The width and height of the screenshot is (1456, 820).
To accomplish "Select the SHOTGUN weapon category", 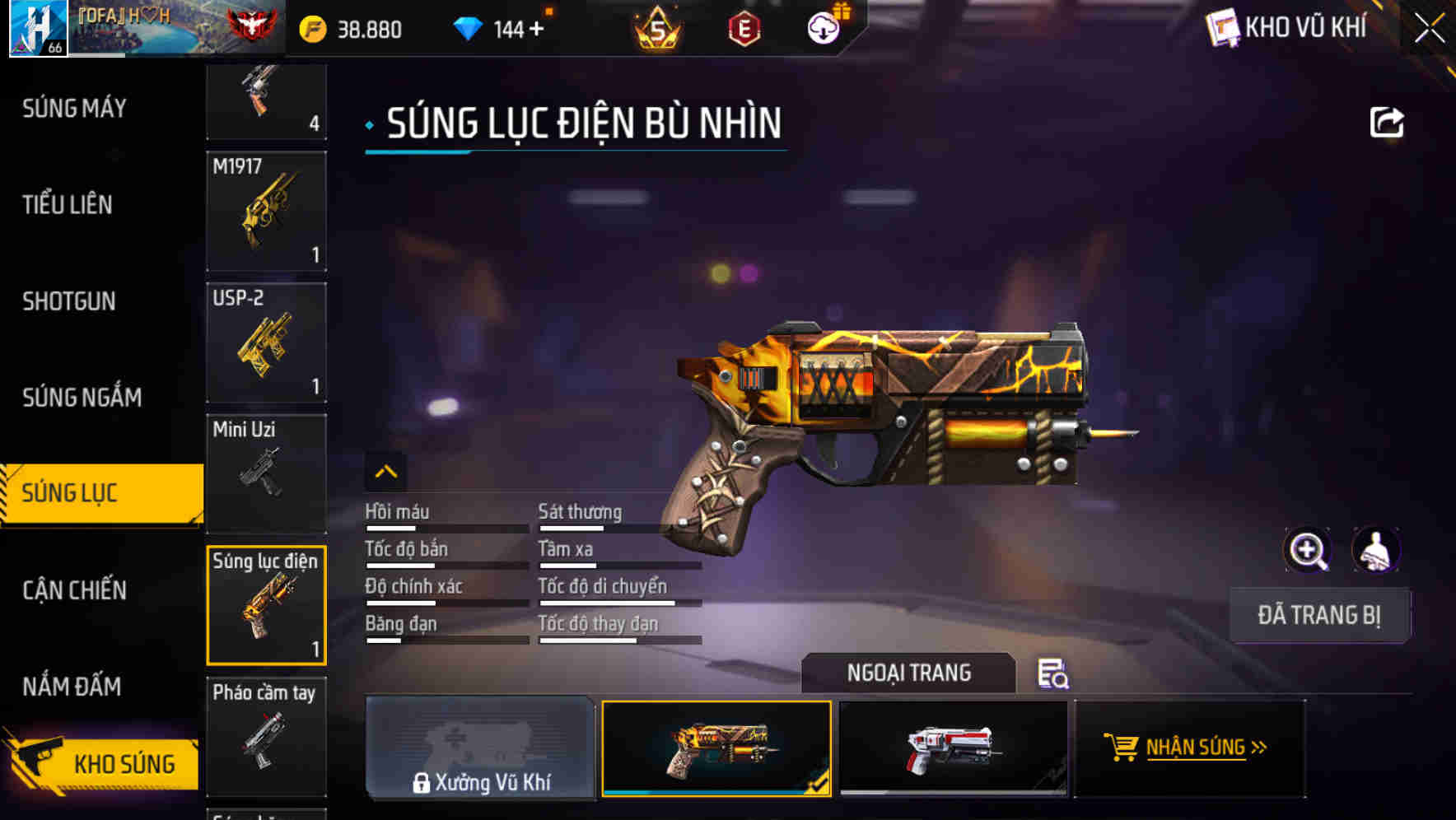I will pos(69,301).
